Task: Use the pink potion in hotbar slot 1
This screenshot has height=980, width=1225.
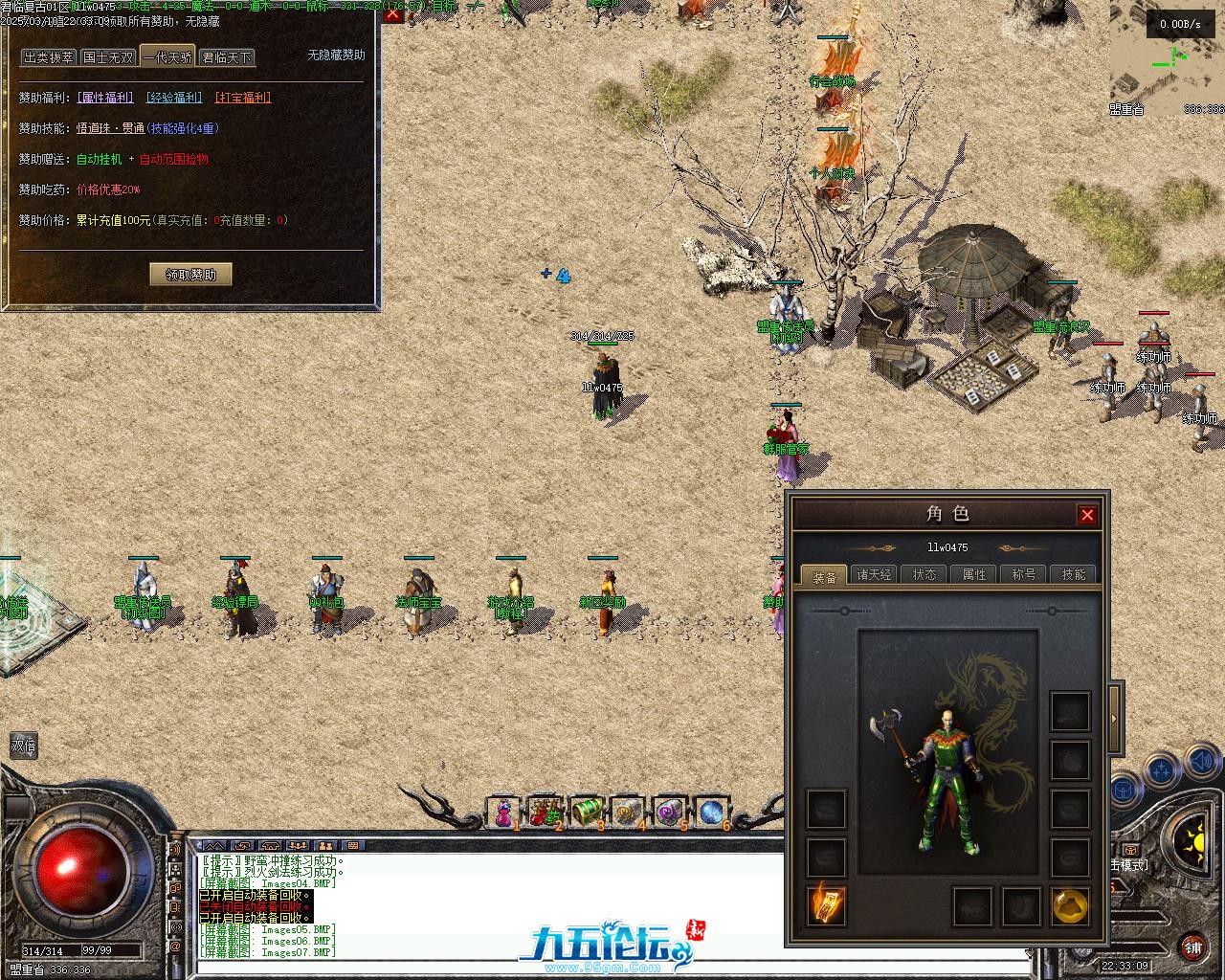Action: click(503, 813)
